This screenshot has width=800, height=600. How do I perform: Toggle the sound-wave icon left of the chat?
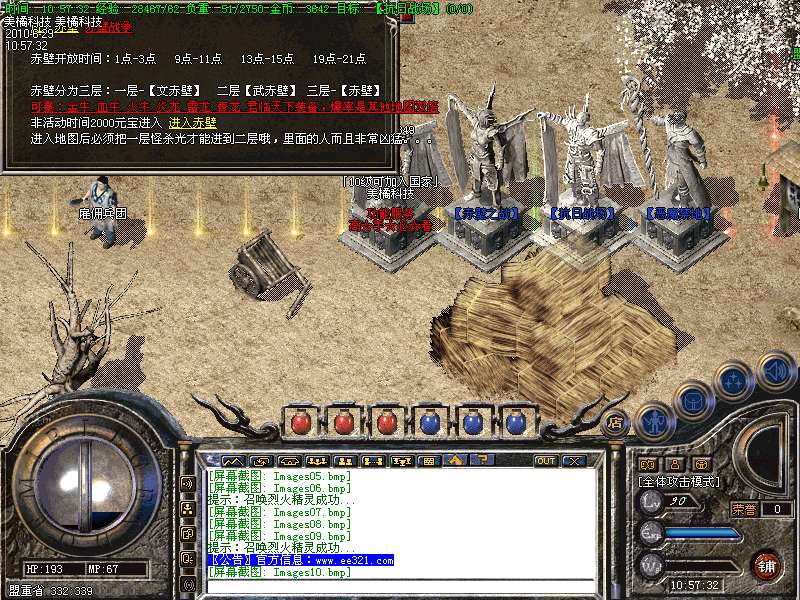(187, 484)
